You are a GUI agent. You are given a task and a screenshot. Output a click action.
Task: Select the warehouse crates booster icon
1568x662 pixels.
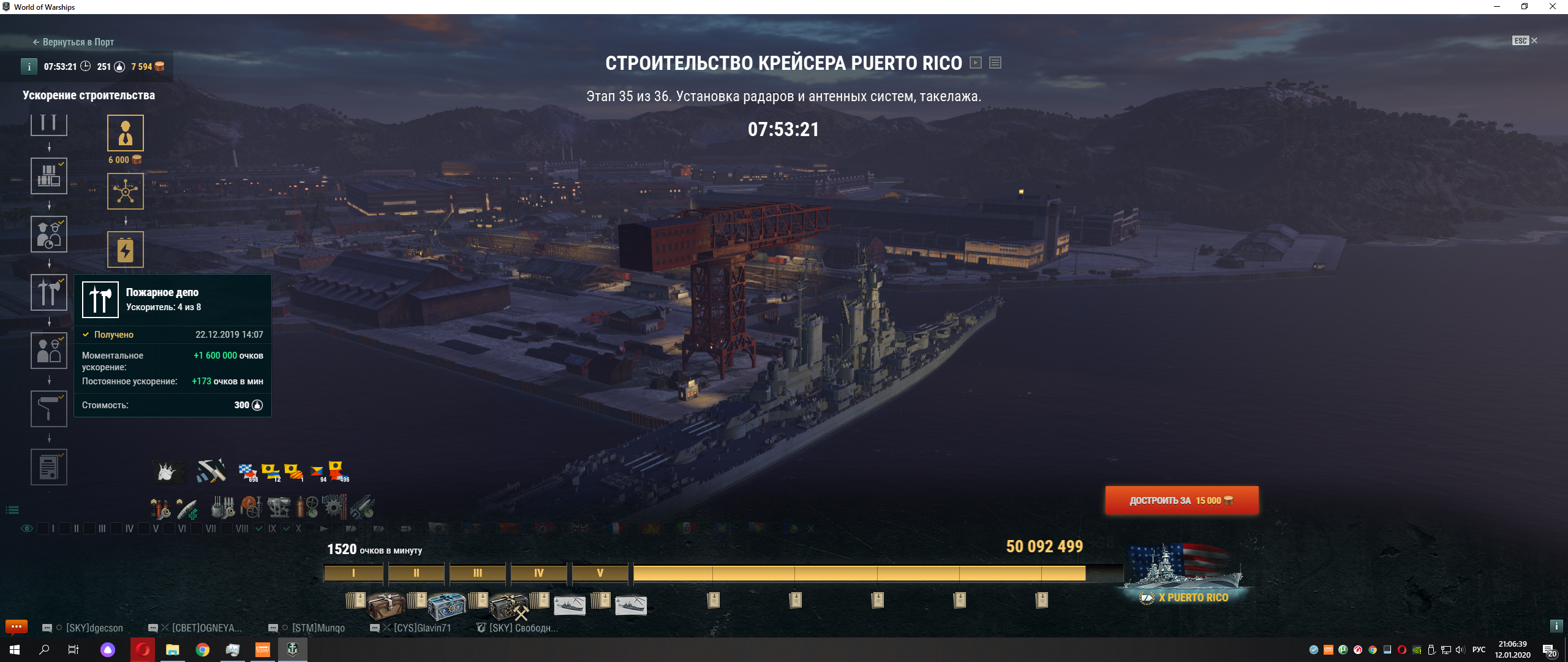[x=49, y=176]
